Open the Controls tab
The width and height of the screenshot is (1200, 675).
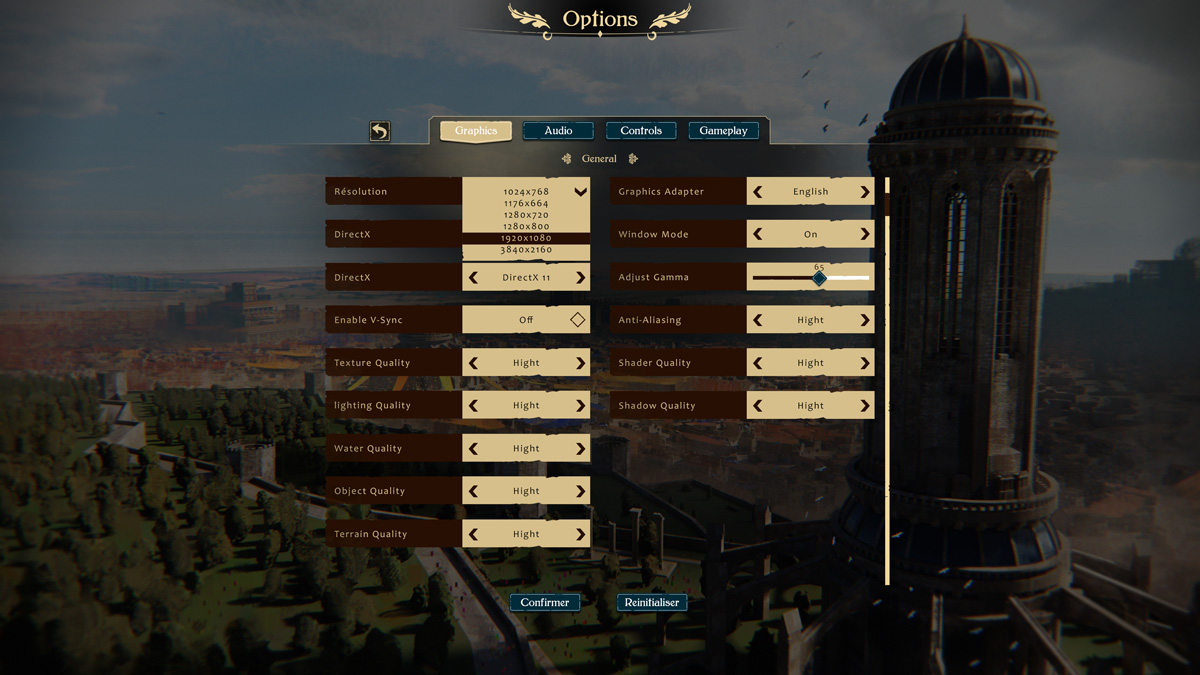pos(641,131)
